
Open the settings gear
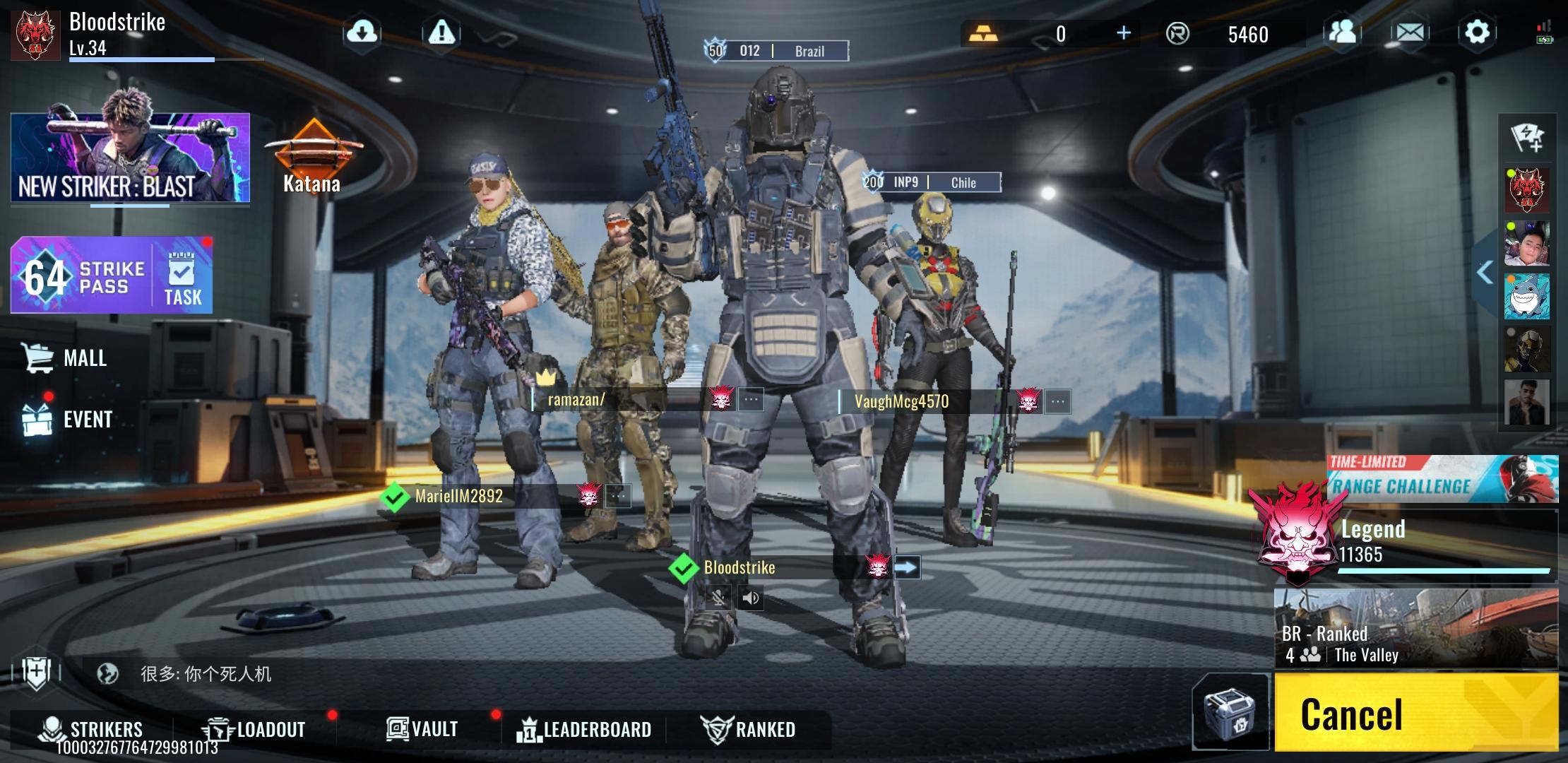click(x=1476, y=32)
